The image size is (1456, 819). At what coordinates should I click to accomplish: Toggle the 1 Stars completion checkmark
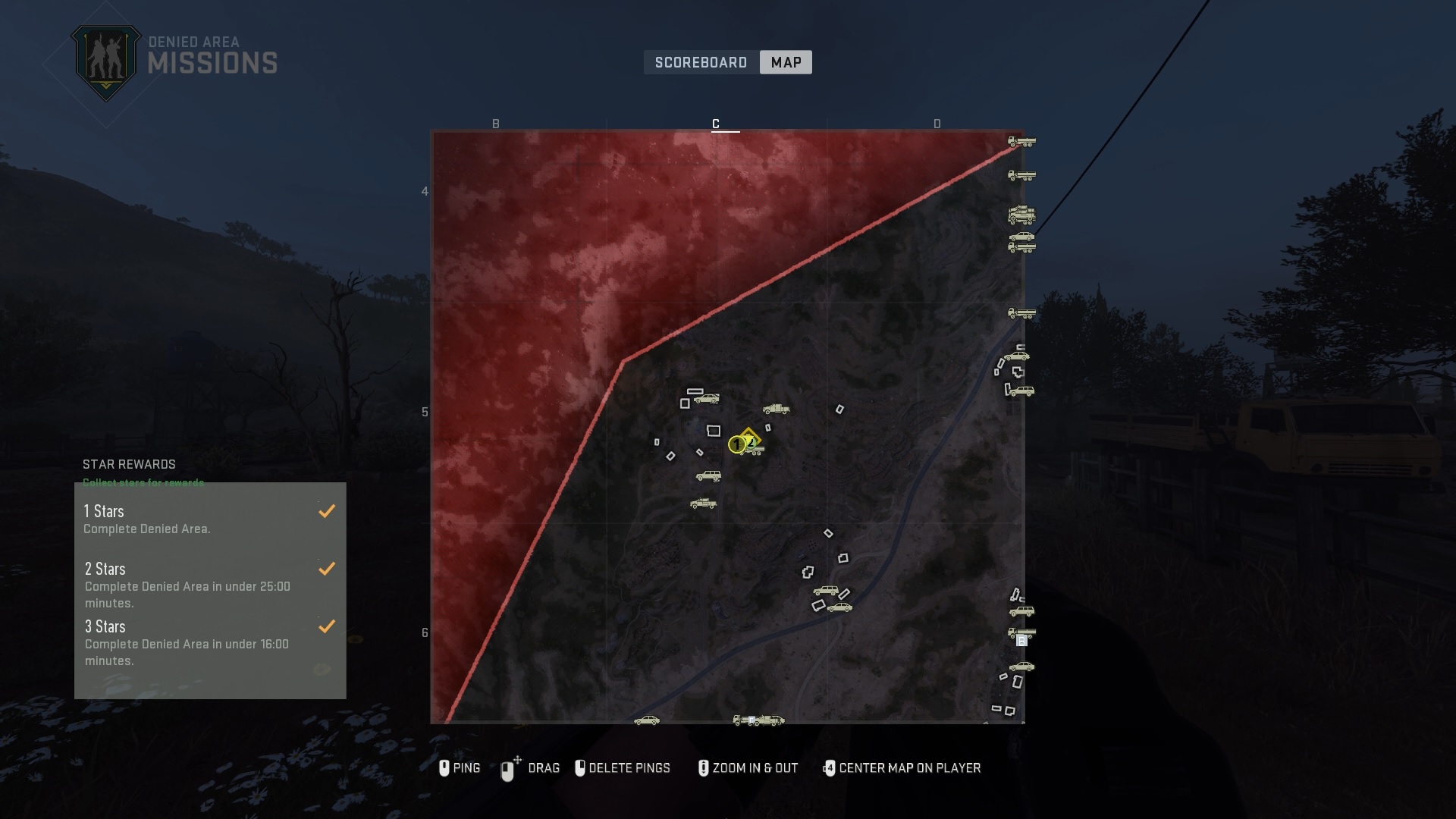pos(327,511)
